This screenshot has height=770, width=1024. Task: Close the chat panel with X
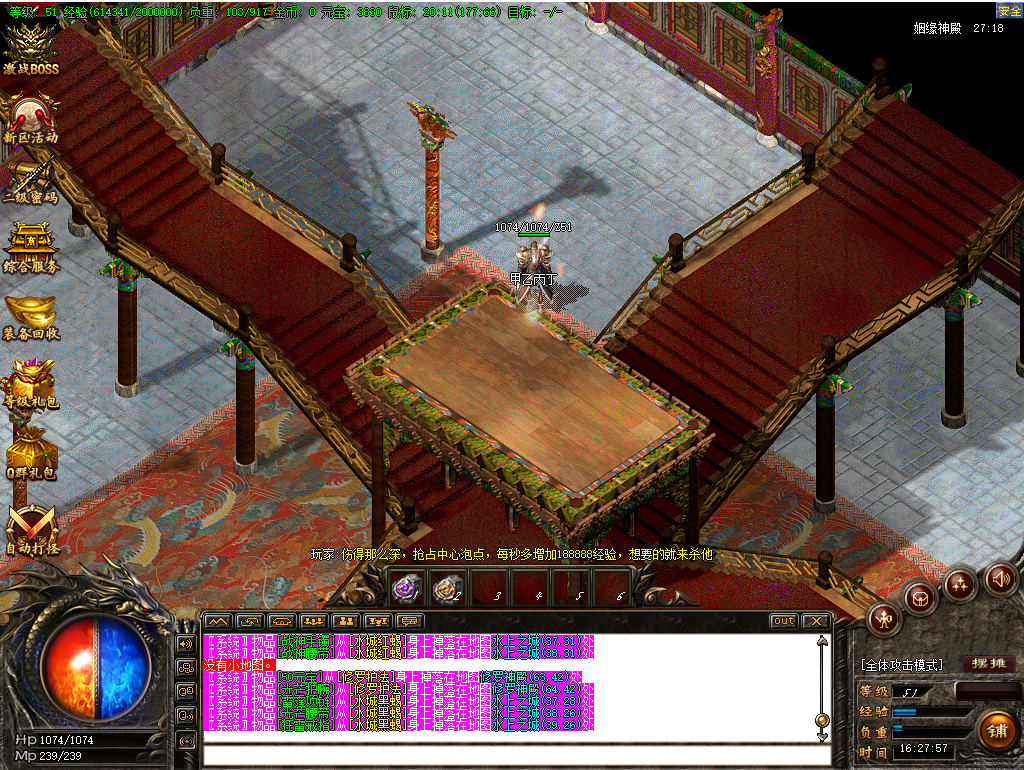815,621
